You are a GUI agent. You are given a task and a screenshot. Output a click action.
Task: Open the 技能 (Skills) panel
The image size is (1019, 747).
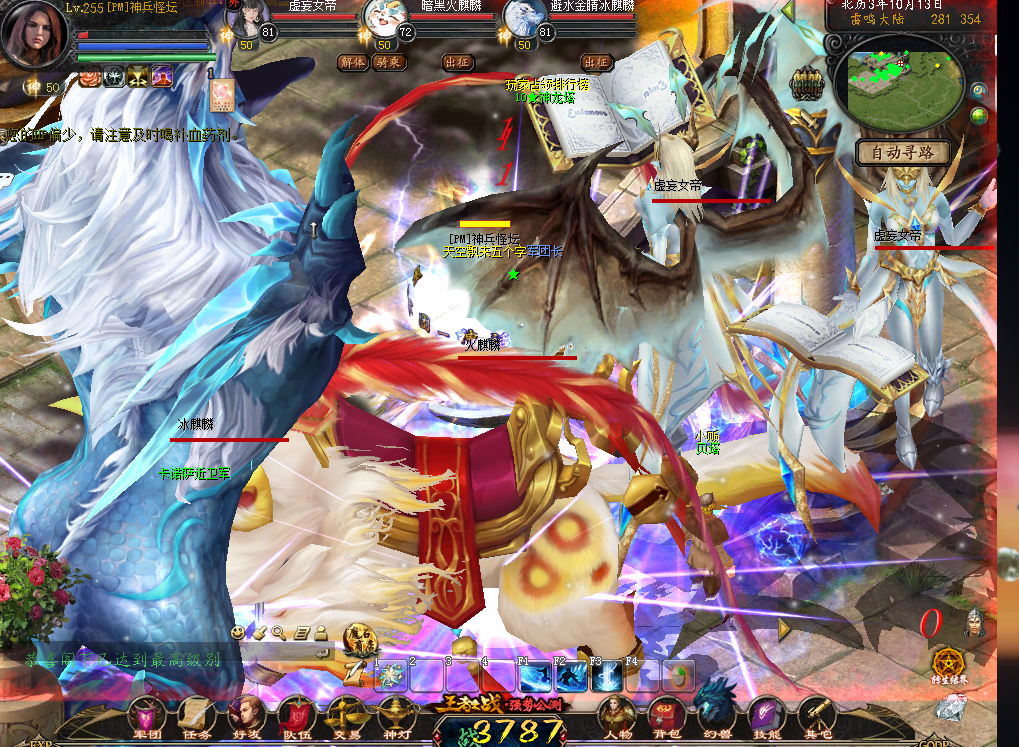click(x=767, y=716)
